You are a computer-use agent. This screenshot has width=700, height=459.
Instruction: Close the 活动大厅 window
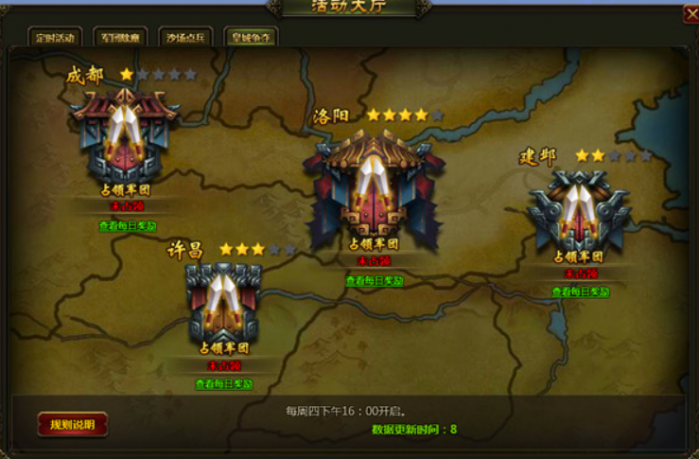(690, 14)
